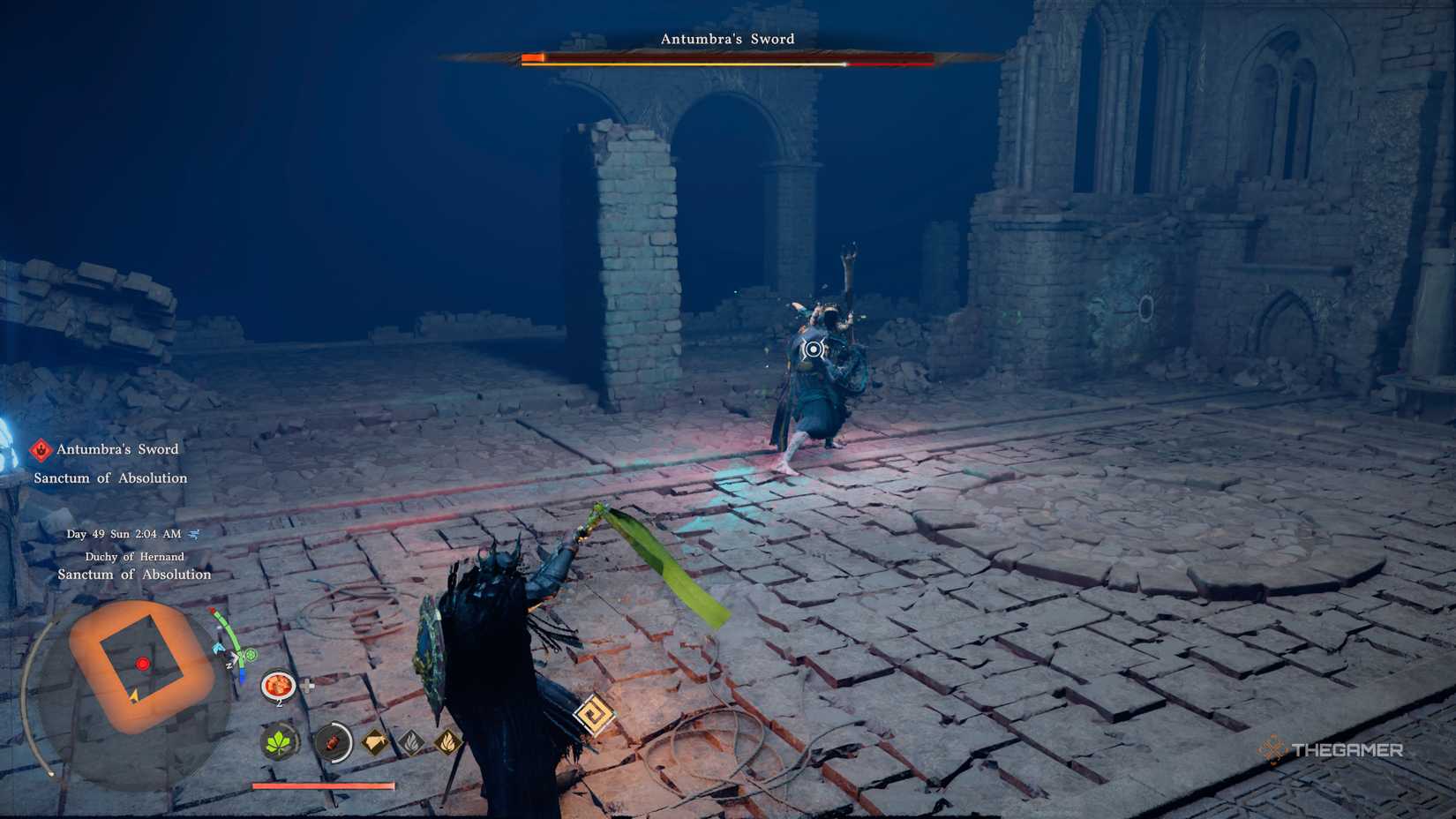Click the weather icon beside the clock
This screenshot has width=1456, height=819.
click(193, 534)
